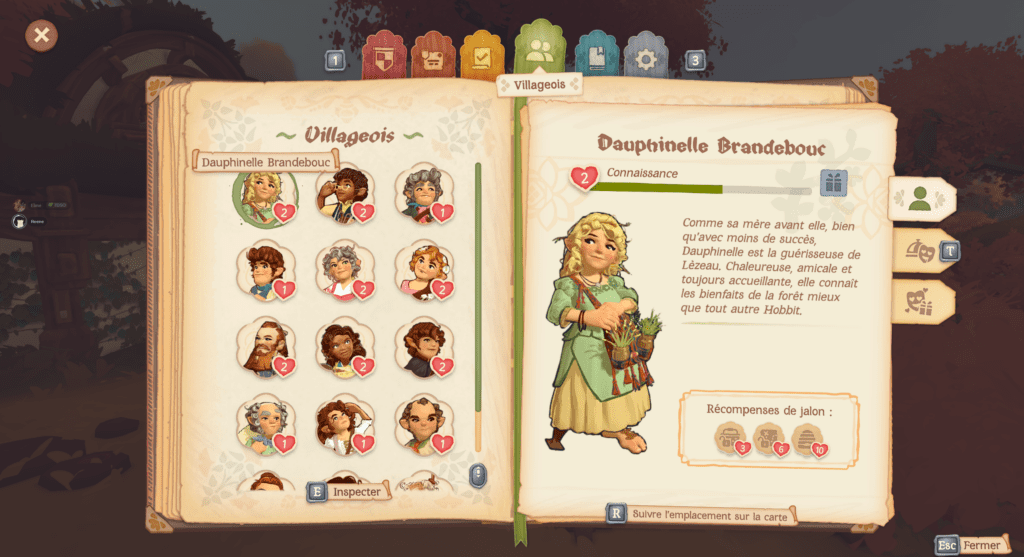Screen dimensions: 1024x557
Task: Show the villager profile side tab
Action: (x=920, y=198)
